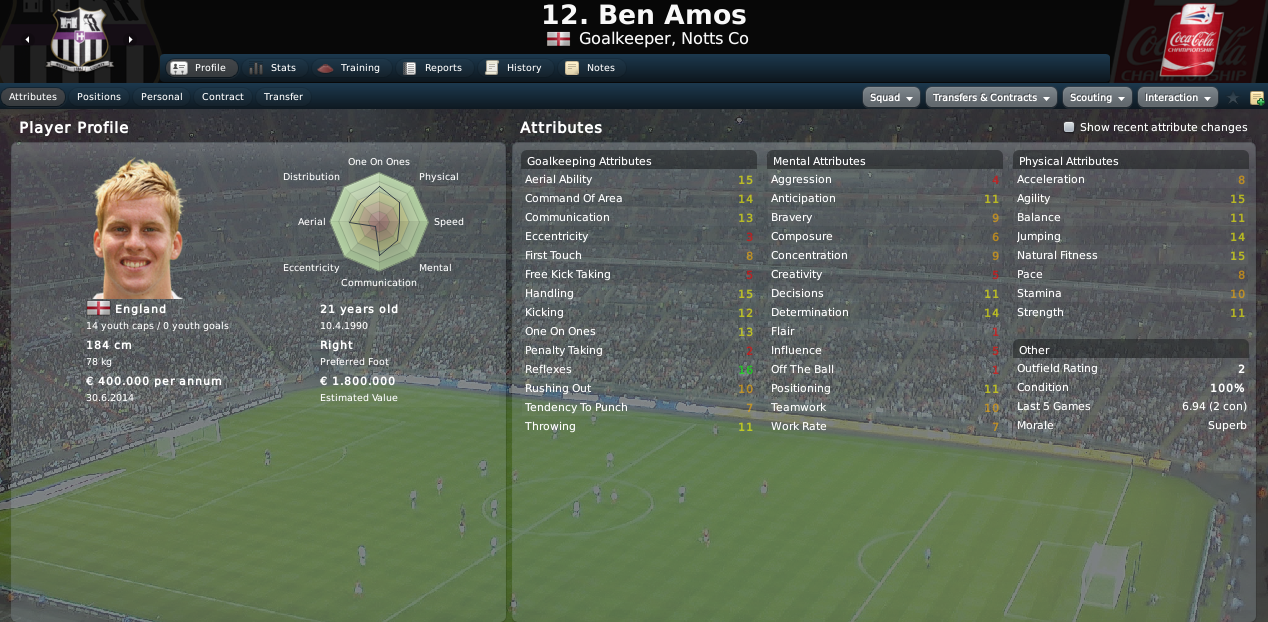1268x622 pixels.
Task: Expand the Transfers & Contracts dropdown
Action: 991,98
